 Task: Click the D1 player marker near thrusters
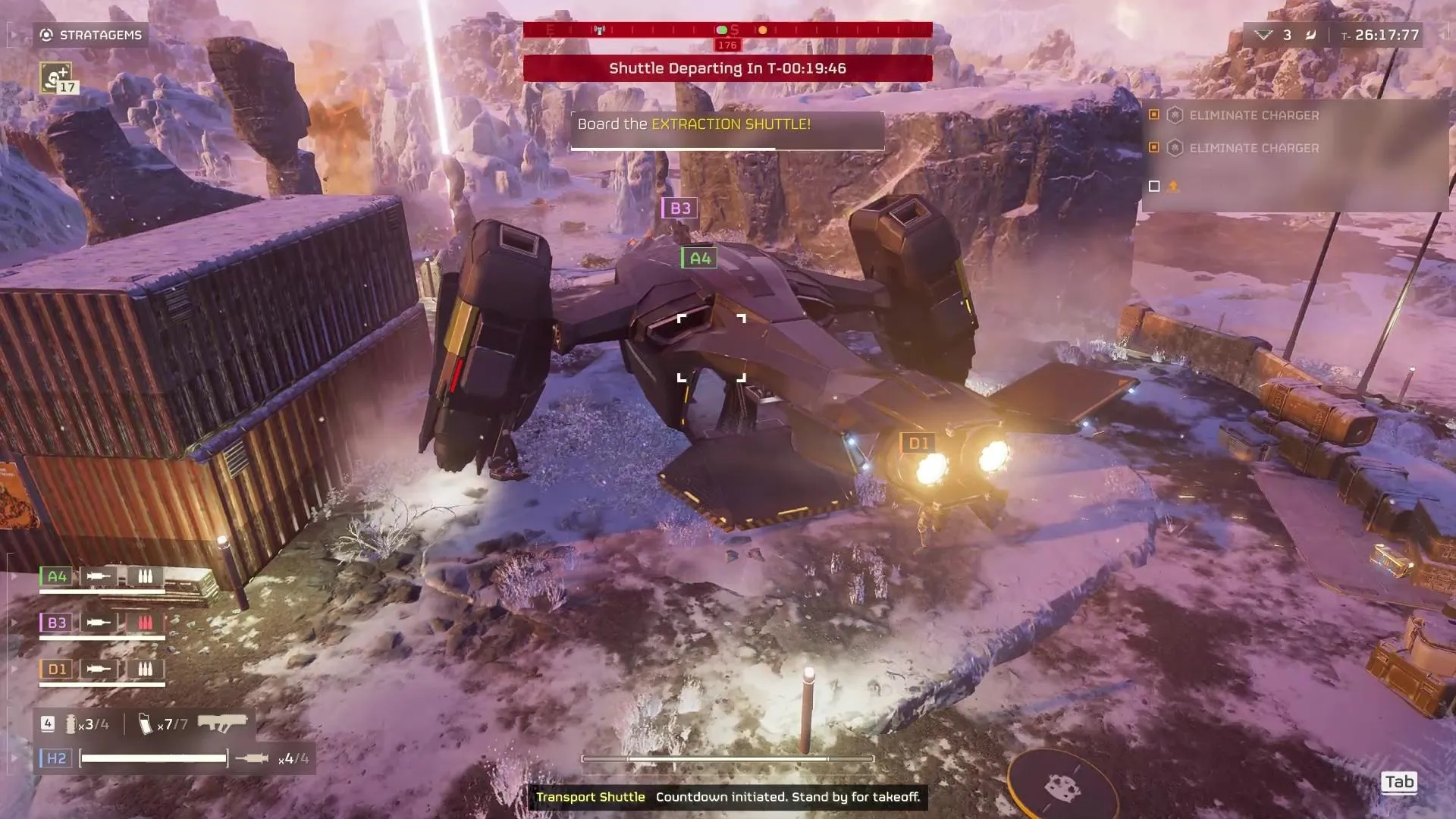[x=918, y=443]
